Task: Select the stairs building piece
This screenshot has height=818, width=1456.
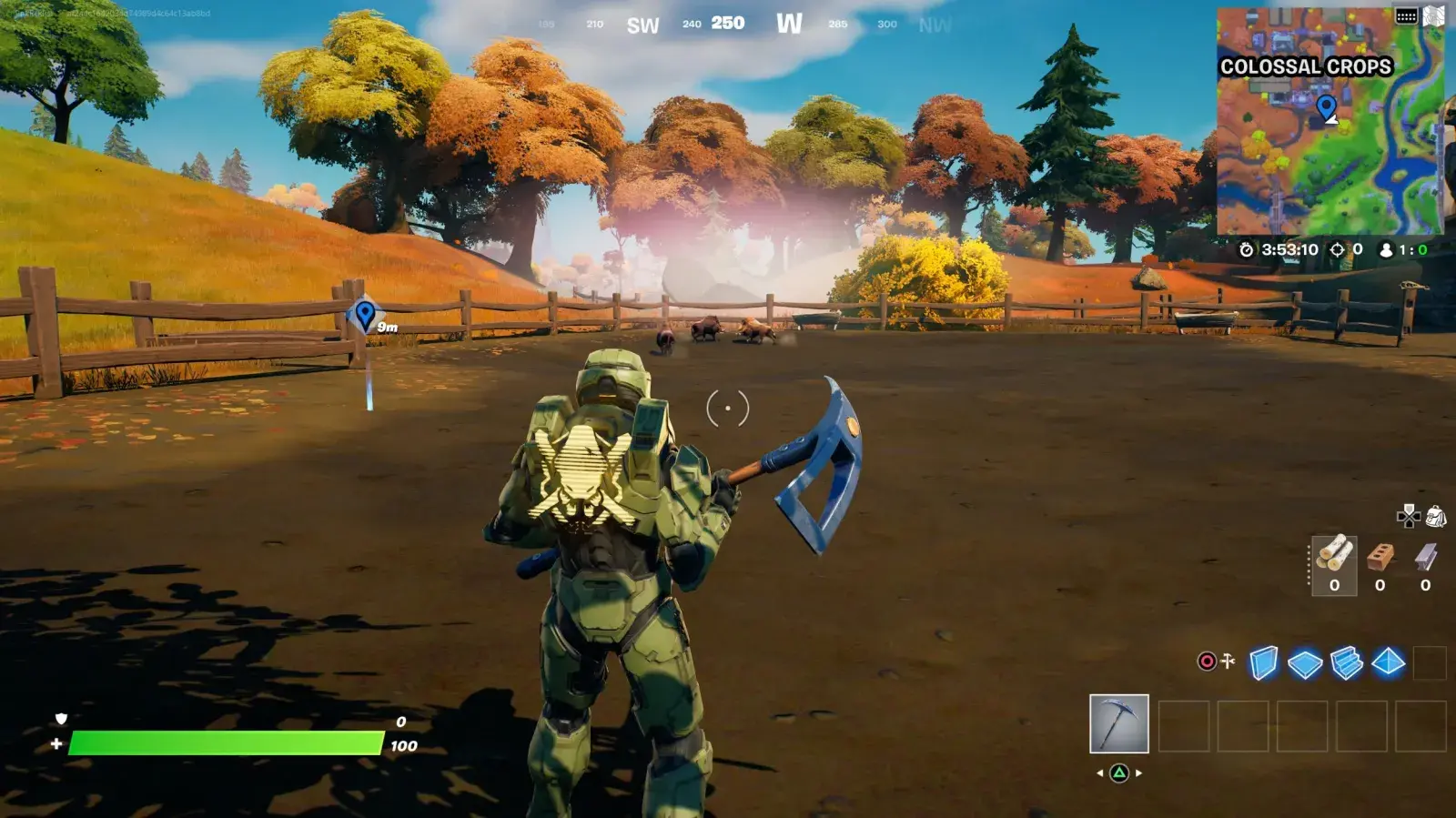Action: pos(1347,663)
